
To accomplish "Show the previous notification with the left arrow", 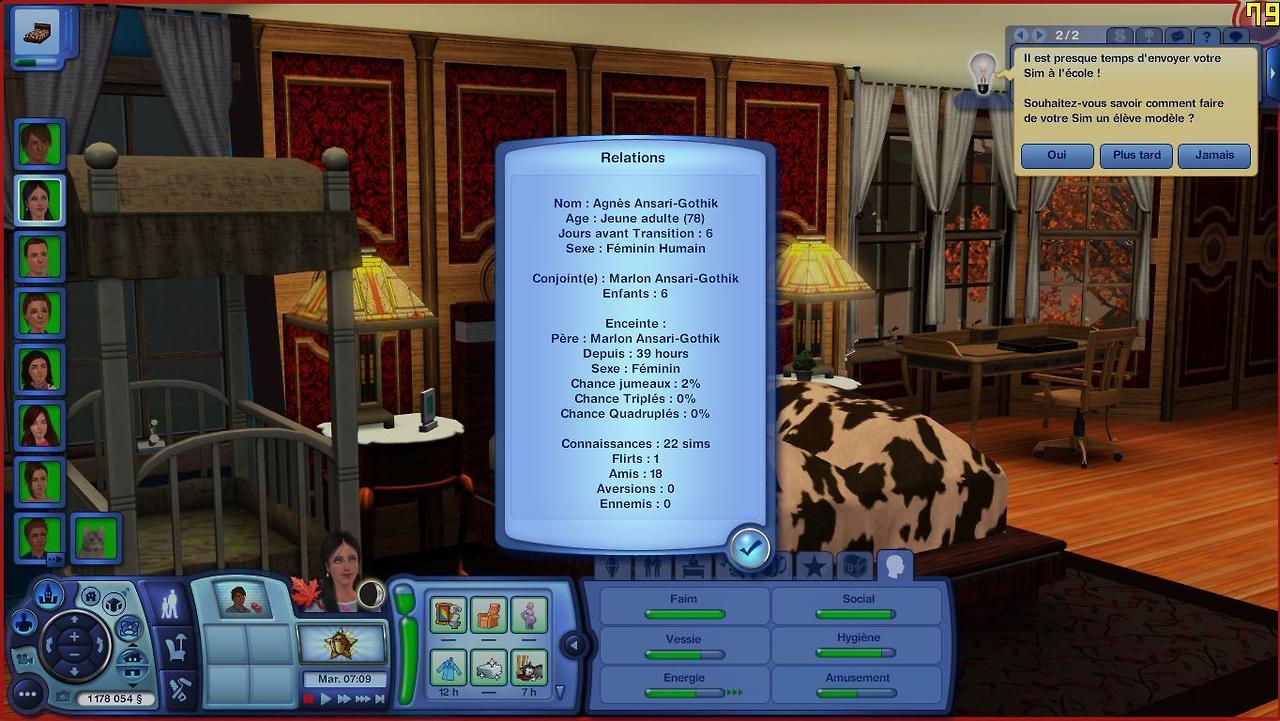I will [1021, 35].
